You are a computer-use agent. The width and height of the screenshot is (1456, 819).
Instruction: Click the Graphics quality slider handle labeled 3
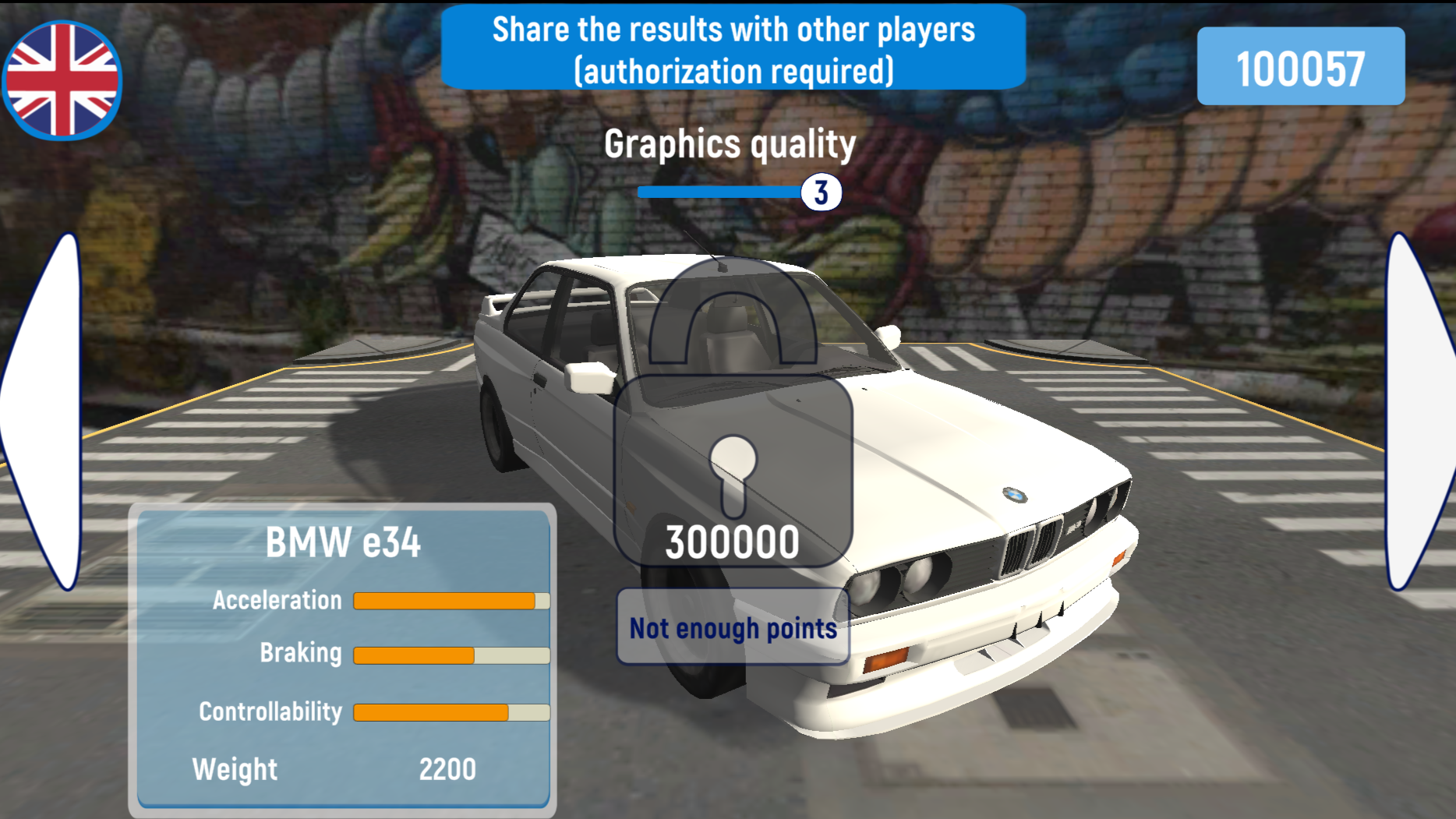pyautogui.click(x=821, y=192)
